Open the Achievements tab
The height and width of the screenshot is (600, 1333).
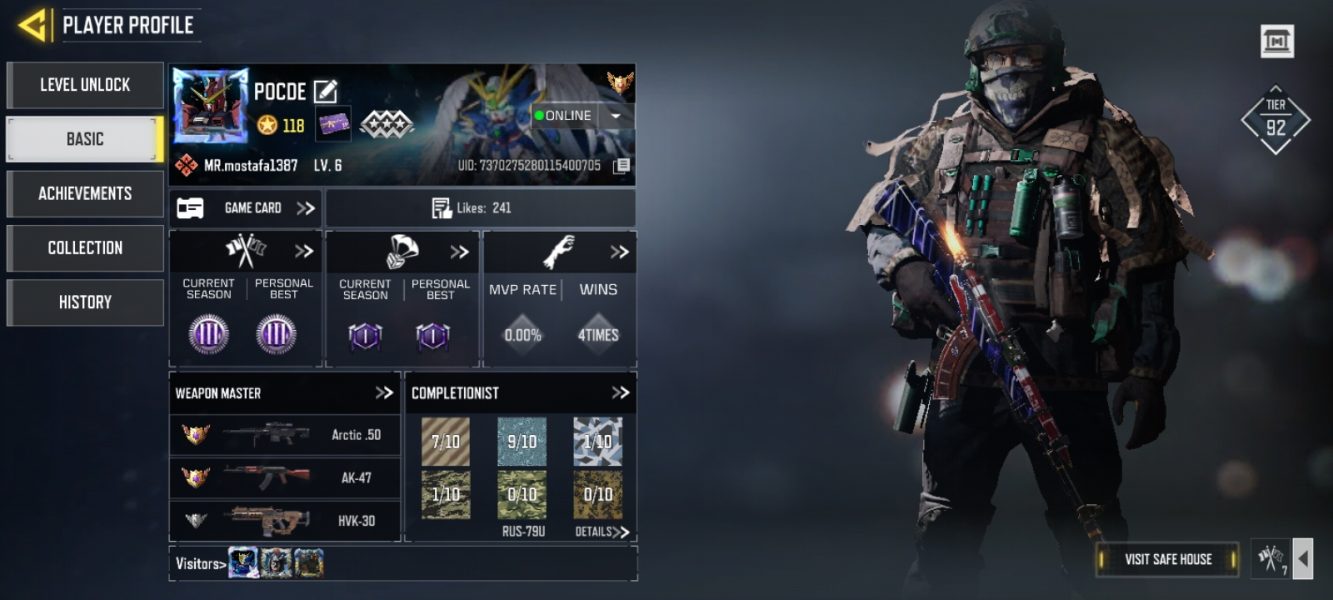coord(85,193)
